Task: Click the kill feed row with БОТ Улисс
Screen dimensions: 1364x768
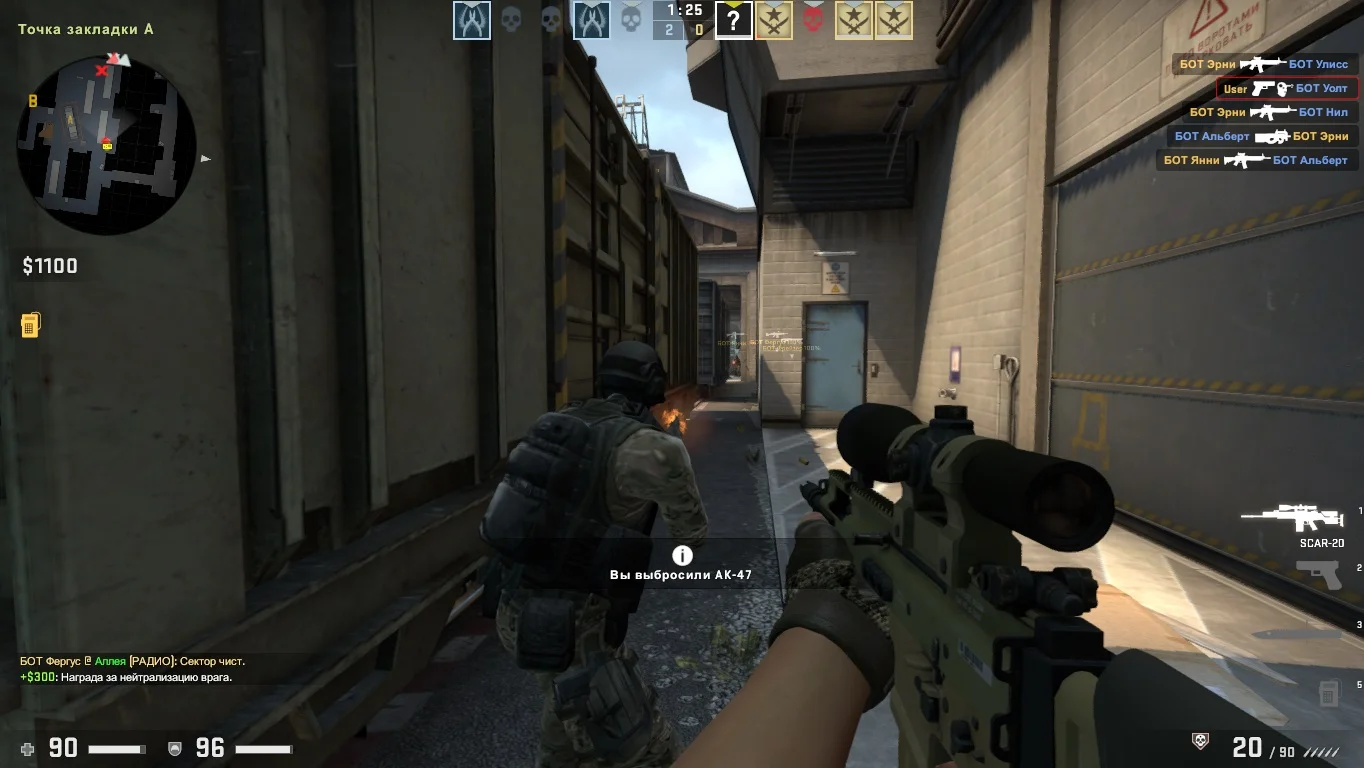Action: point(1264,64)
